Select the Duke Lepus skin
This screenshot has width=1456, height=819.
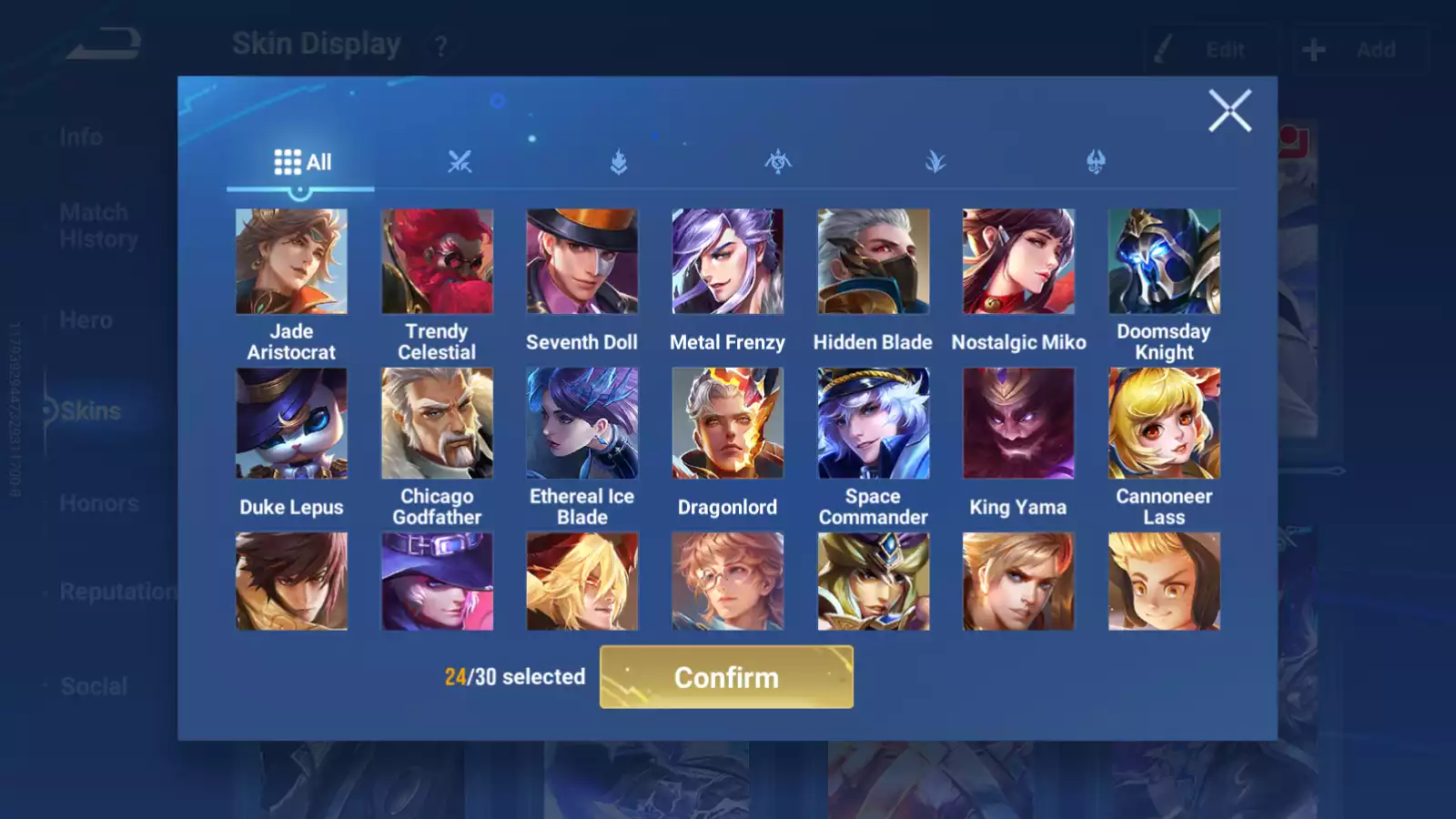[291, 424]
